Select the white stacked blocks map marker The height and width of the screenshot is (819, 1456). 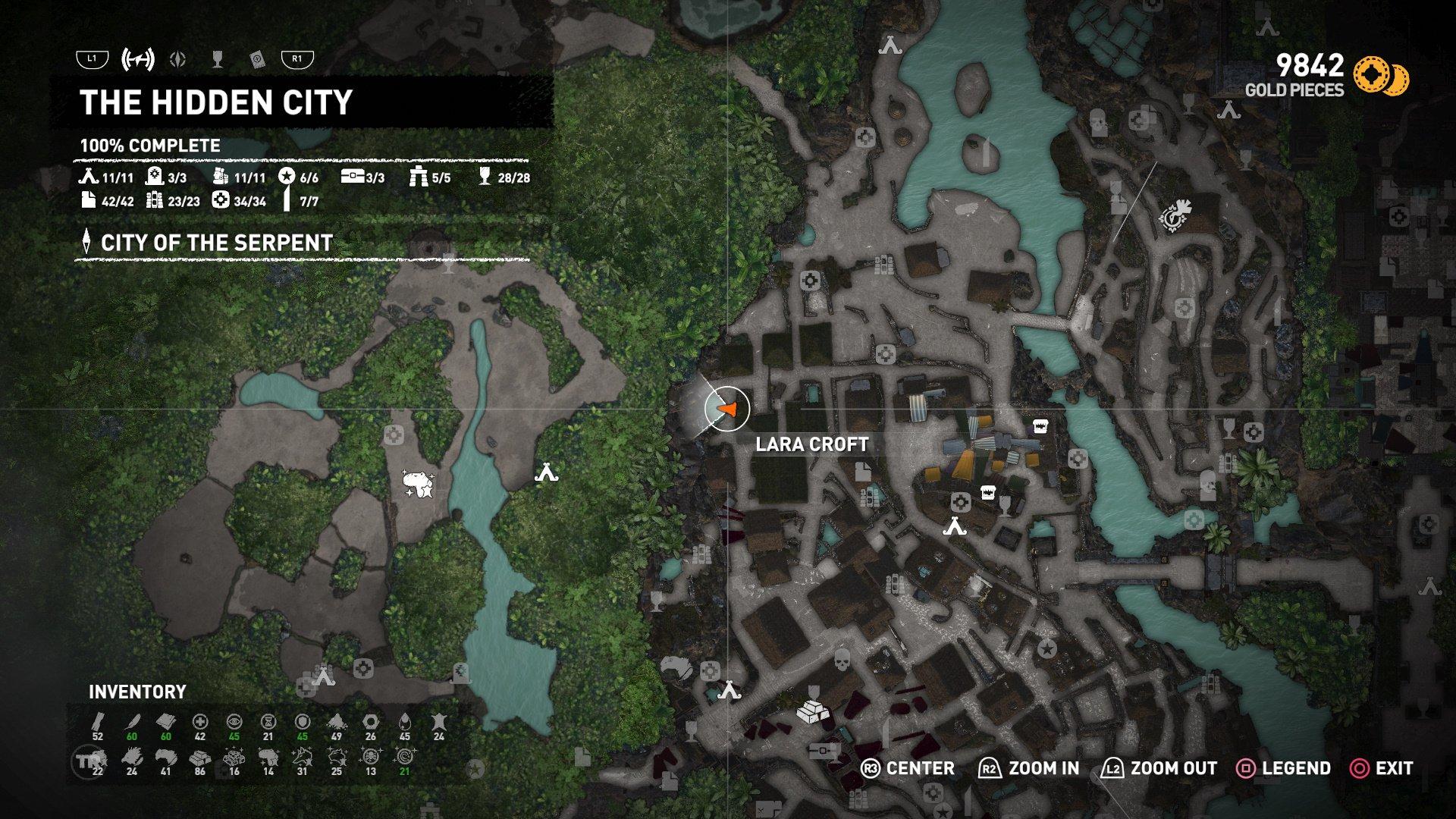point(811,713)
